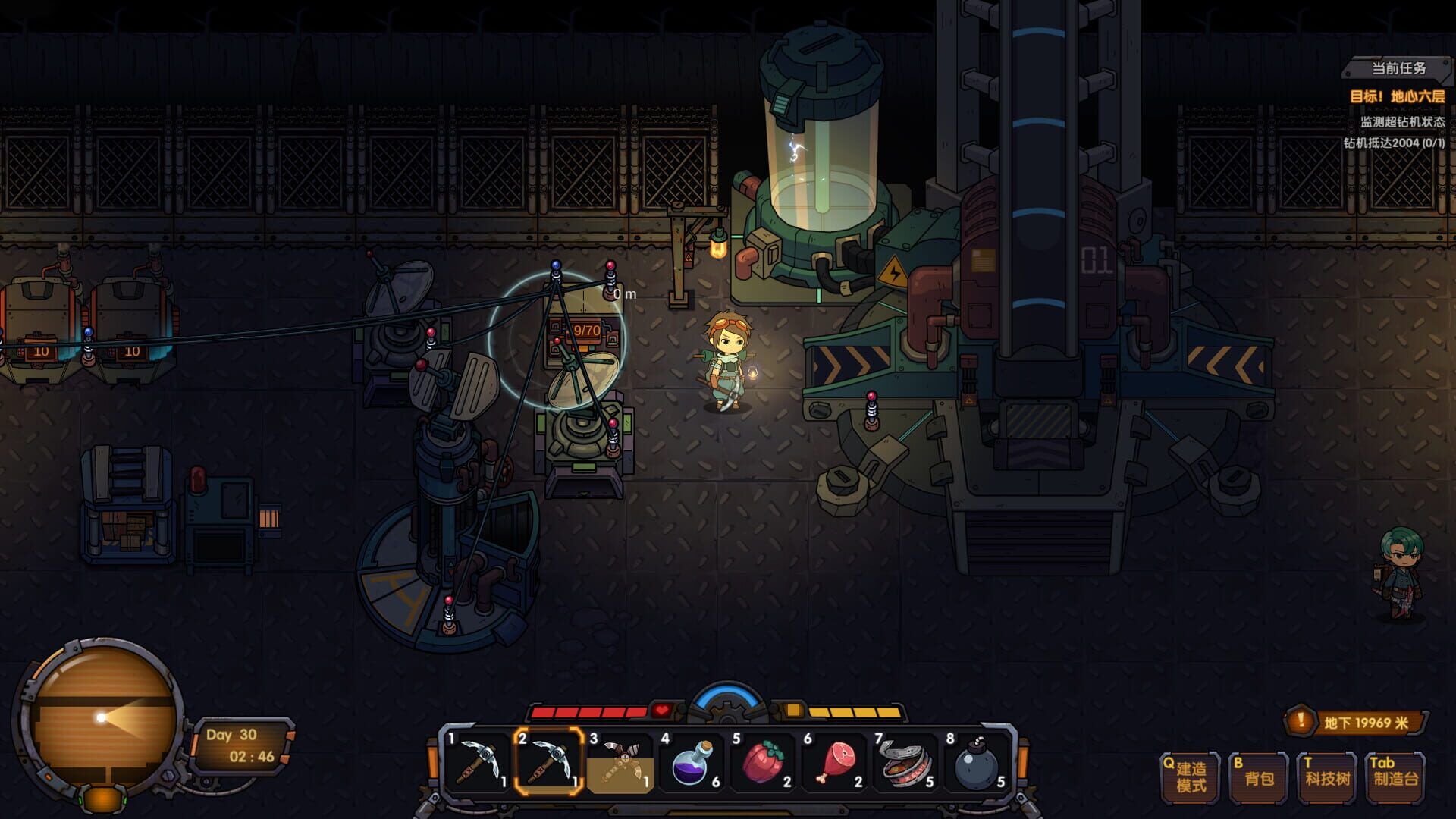Click the quest line 钻机抵达2004 (0/1)

(x=1395, y=140)
